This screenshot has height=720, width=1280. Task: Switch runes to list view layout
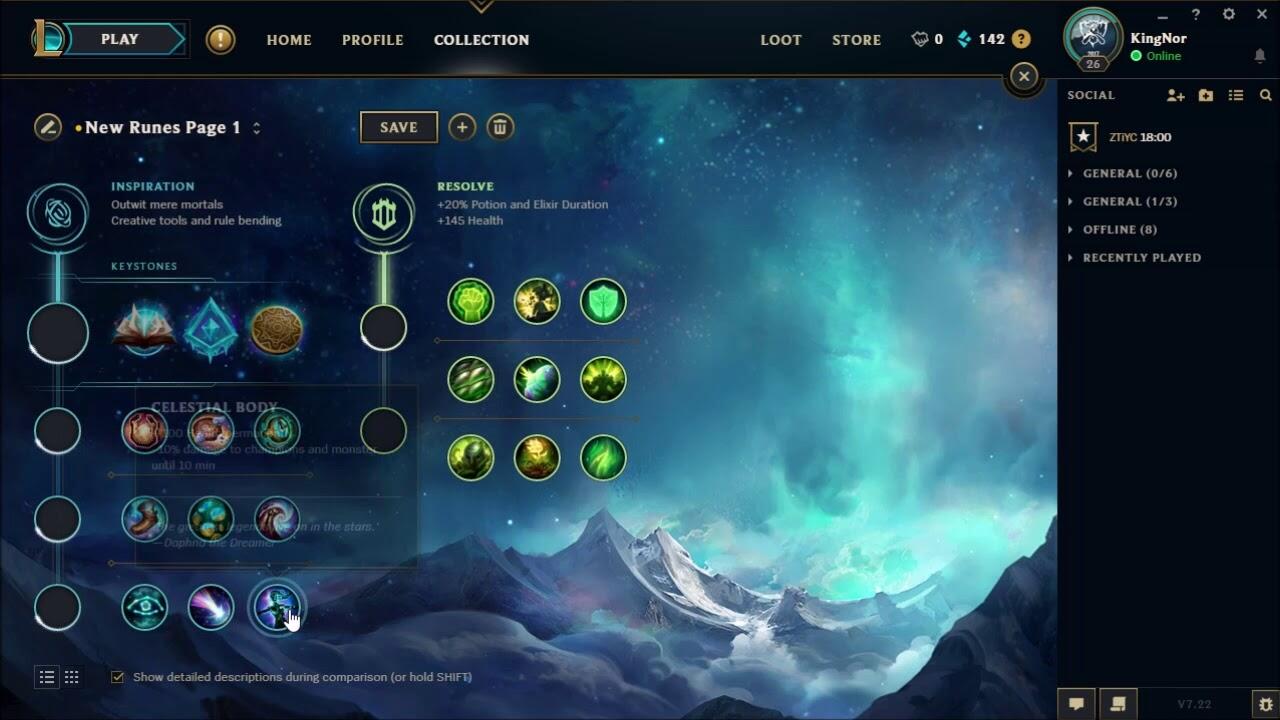point(46,677)
